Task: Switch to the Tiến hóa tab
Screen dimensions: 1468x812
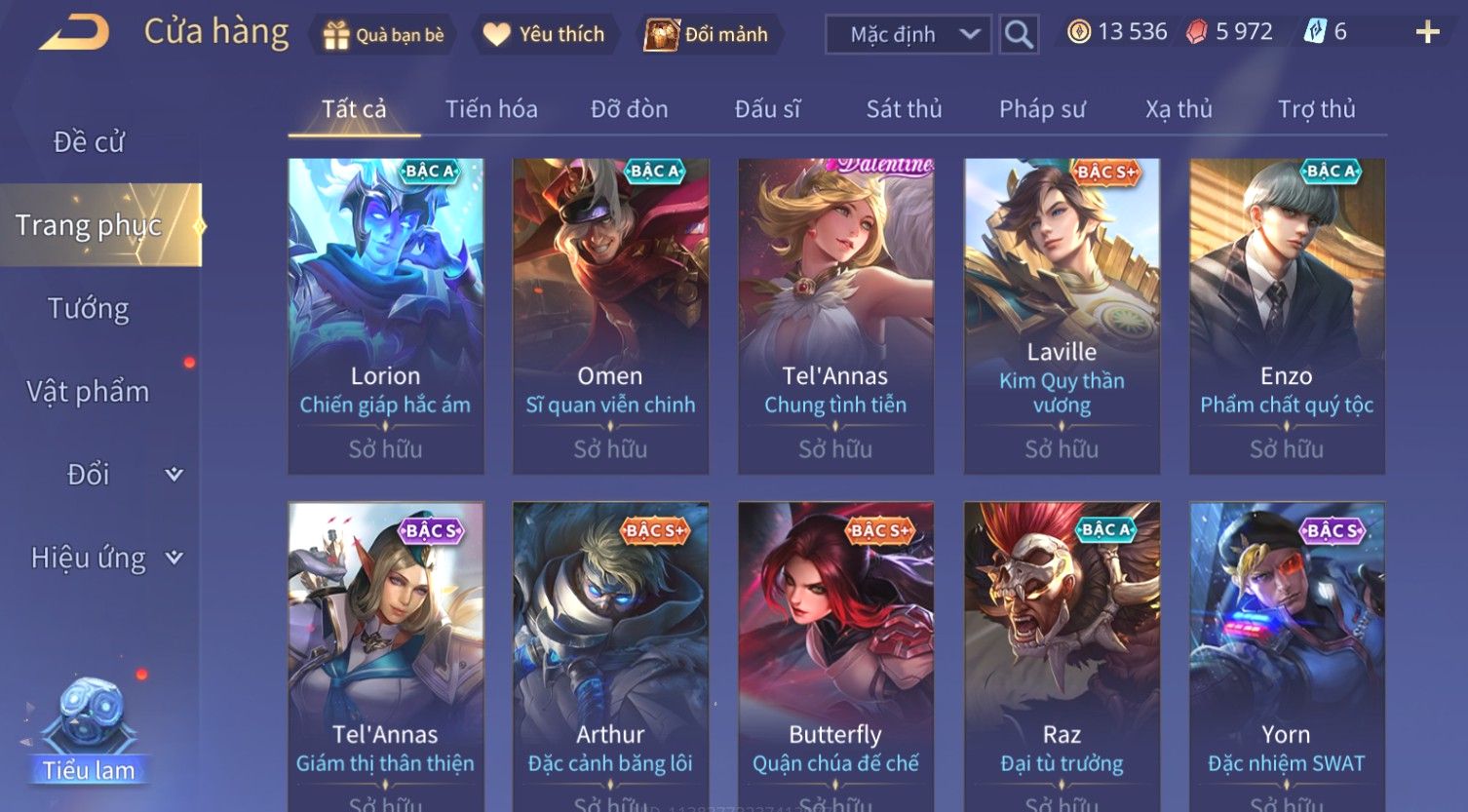Action: point(491,109)
